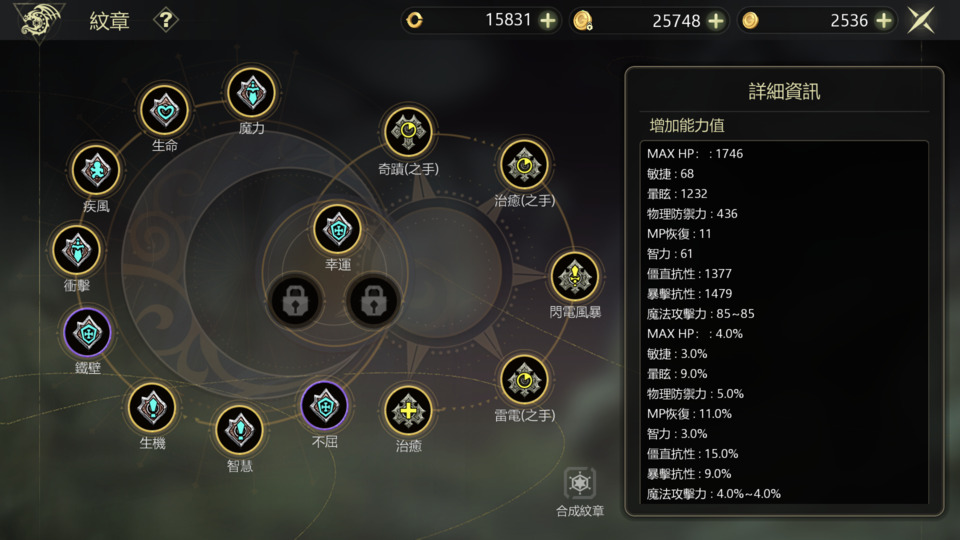
Task: Choose the 奇蹟(之手) emblem
Action: tap(408, 132)
